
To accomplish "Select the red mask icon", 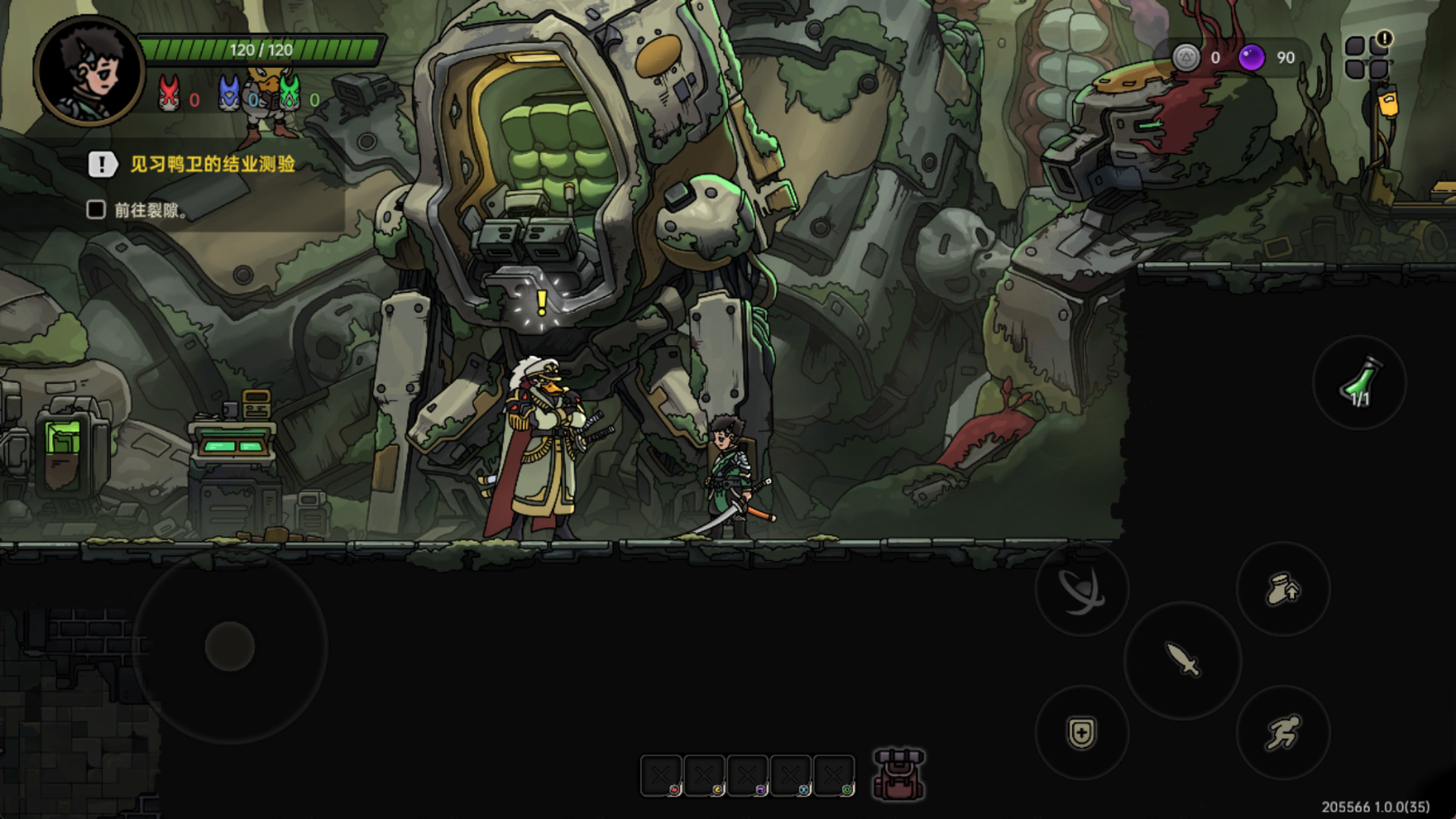I will tap(168, 94).
